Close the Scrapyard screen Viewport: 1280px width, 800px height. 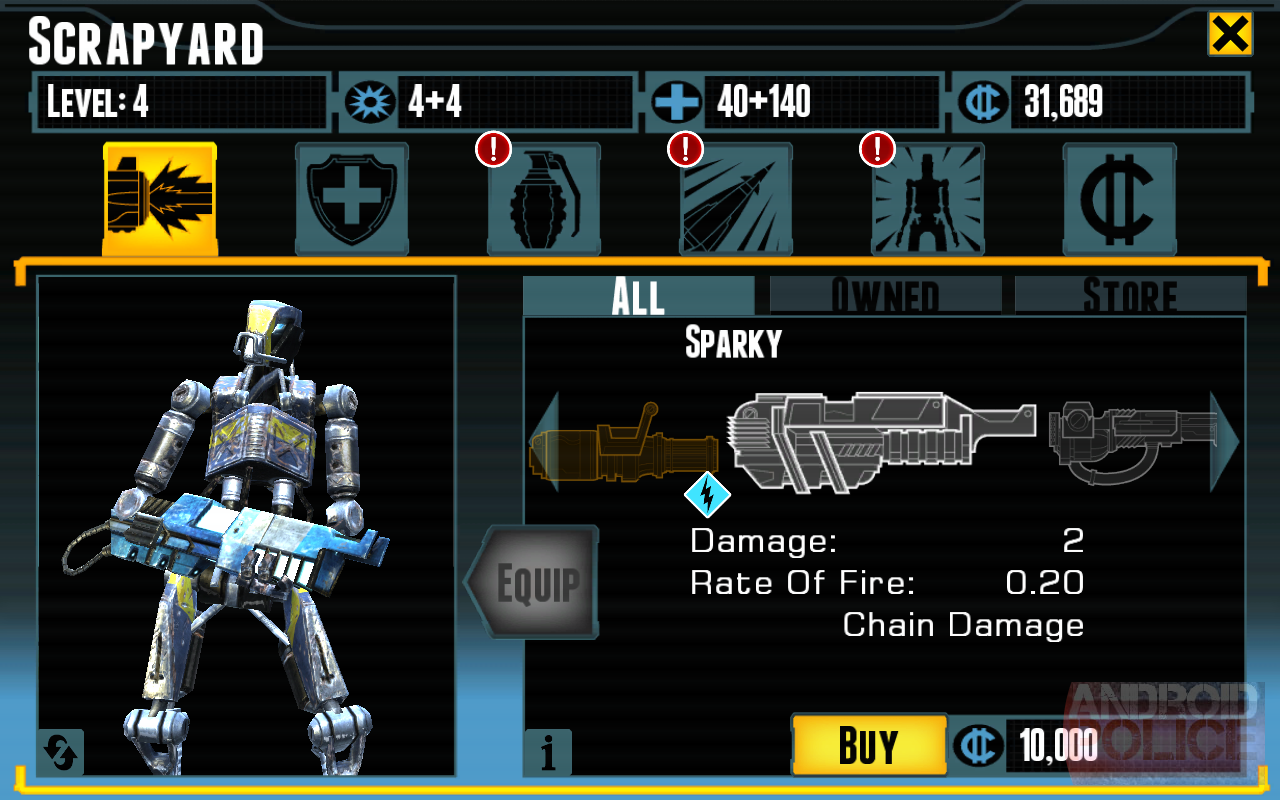coord(1229,35)
